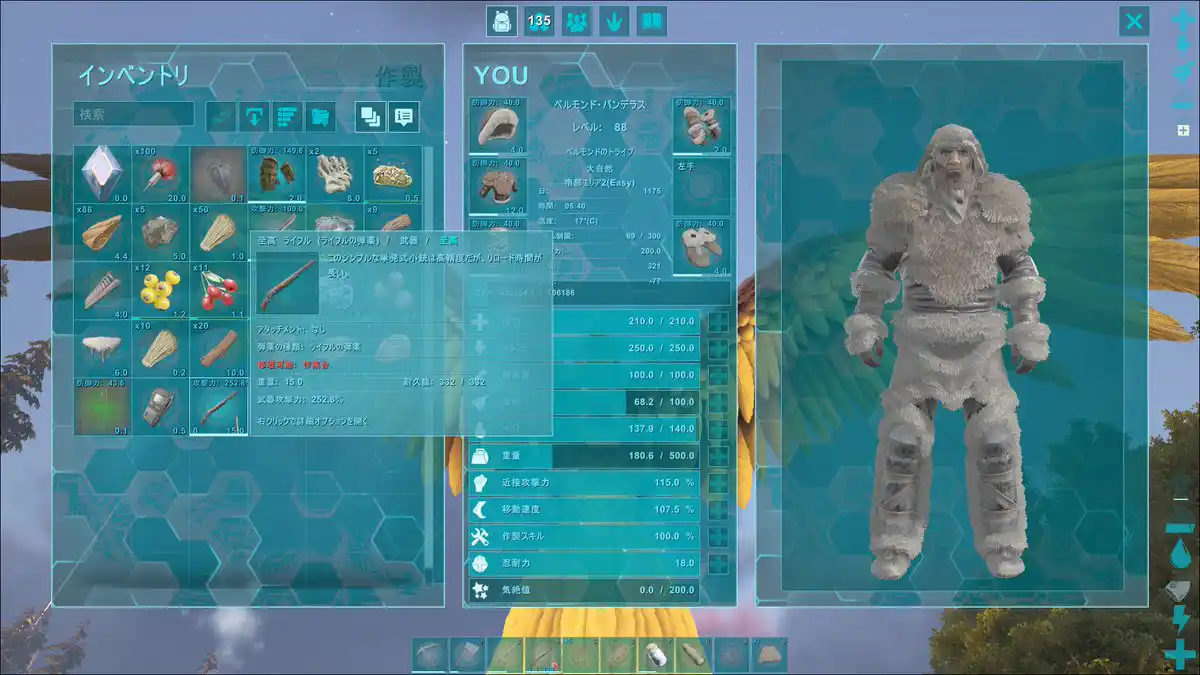This screenshot has height=675, width=1200.
Task: Click the equipped fur cap slot
Action: pyautogui.click(x=497, y=125)
